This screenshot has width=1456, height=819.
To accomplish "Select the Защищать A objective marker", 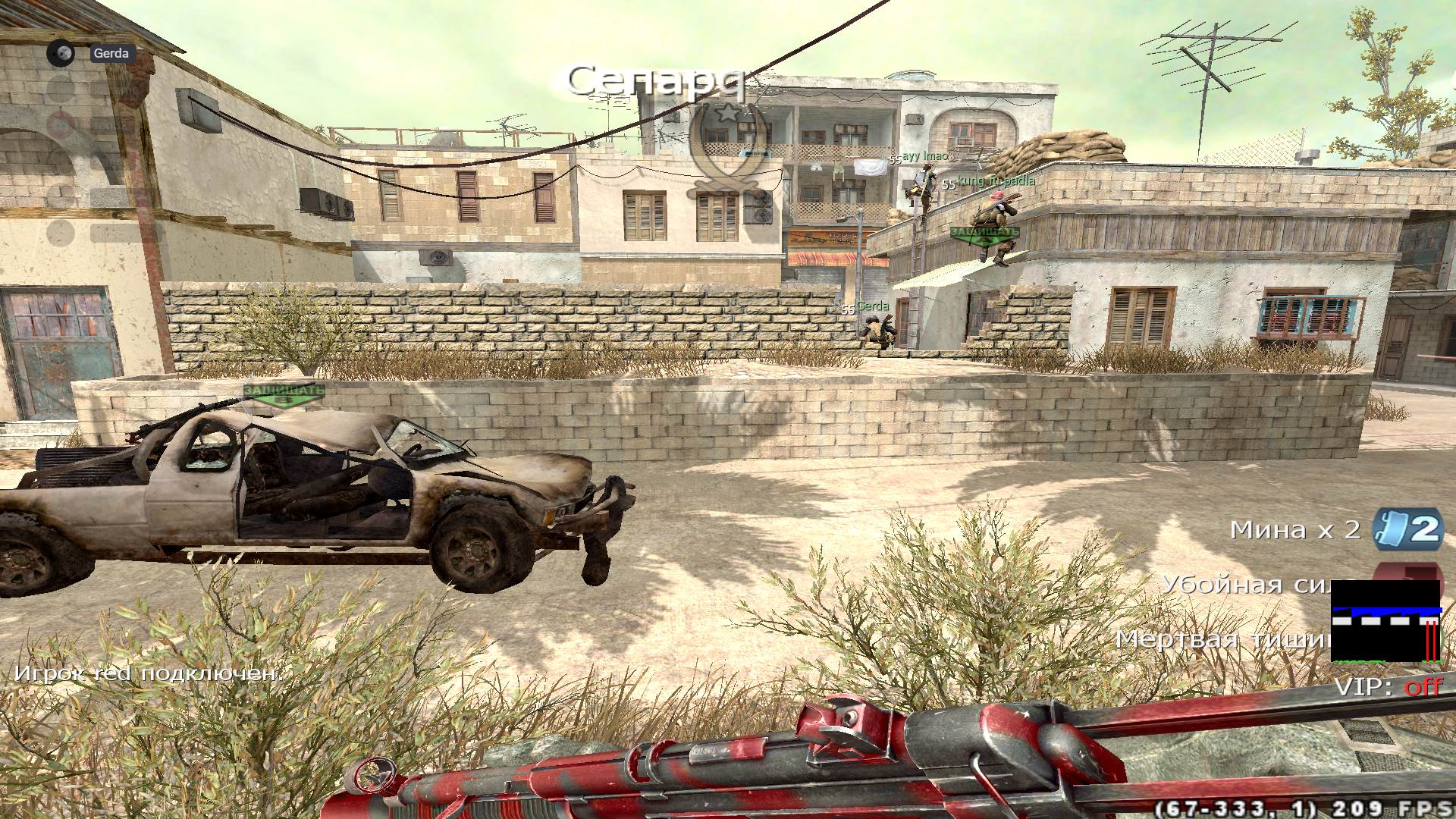I will pos(984,235).
